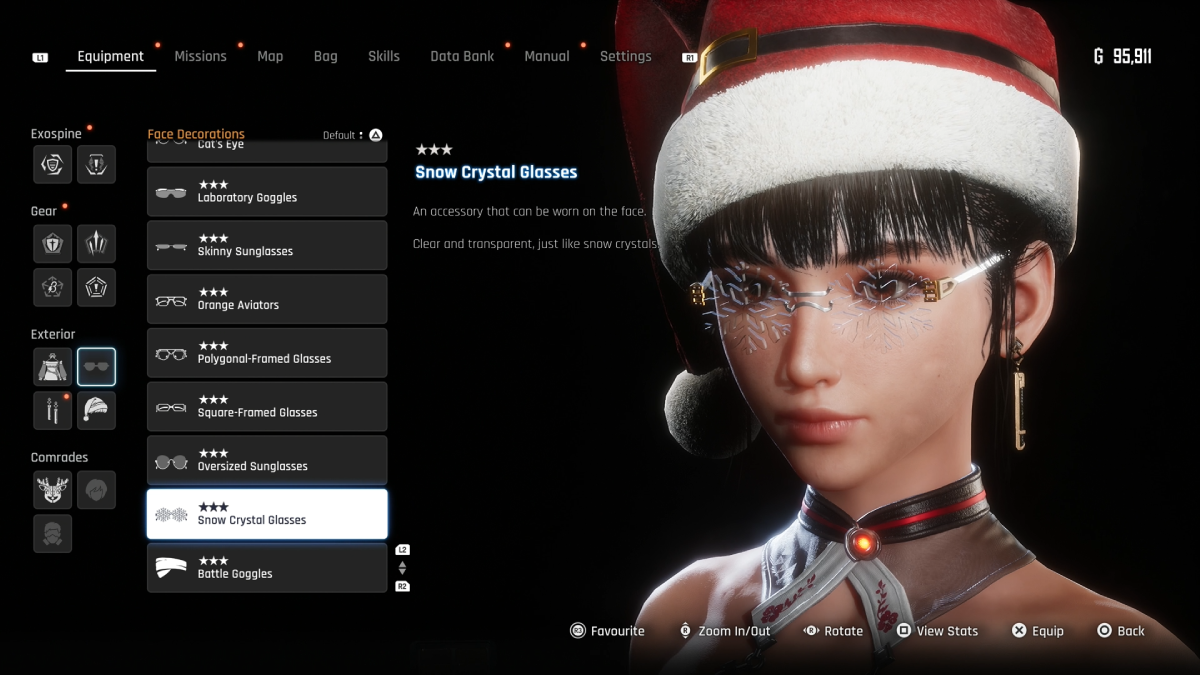Go to the Bag tab
Image resolution: width=1200 pixels, height=675 pixels.
coord(325,57)
